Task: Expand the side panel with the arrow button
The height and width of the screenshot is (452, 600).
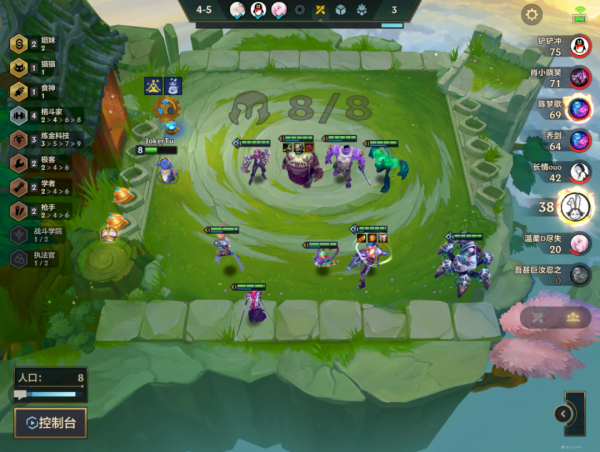Action: click(x=564, y=413)
